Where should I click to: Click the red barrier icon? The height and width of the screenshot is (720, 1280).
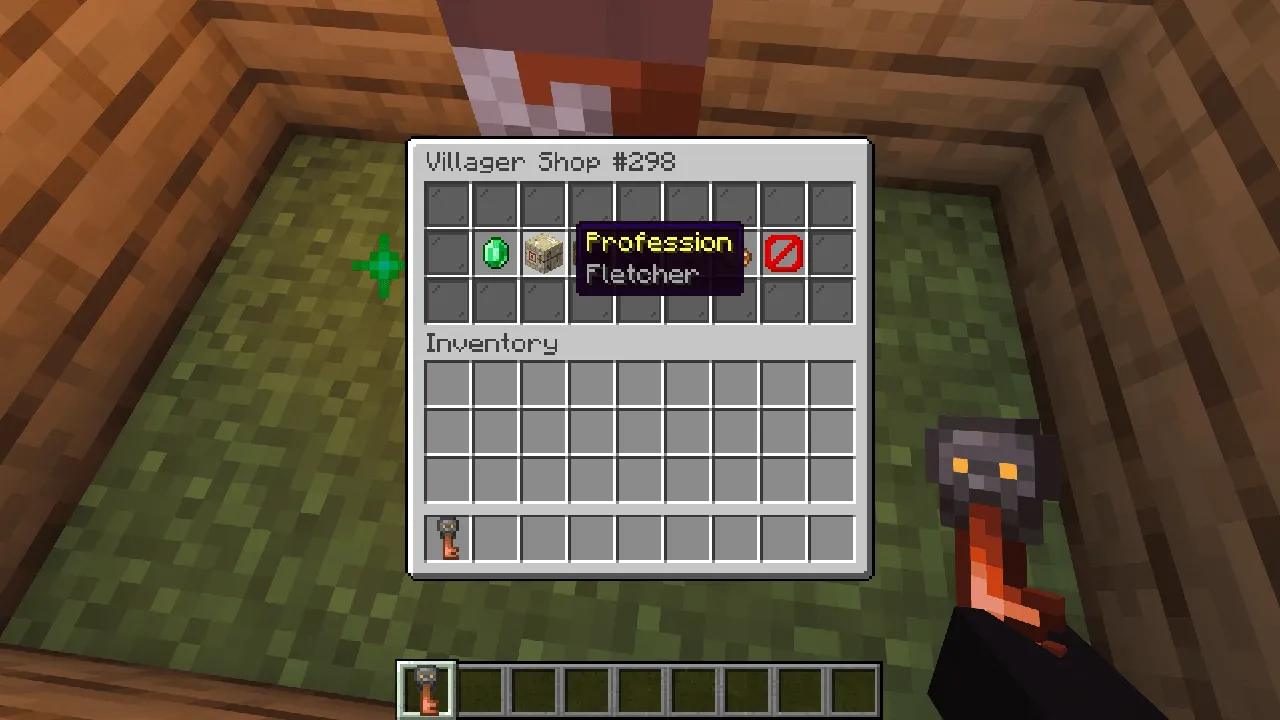coord(783,253)
